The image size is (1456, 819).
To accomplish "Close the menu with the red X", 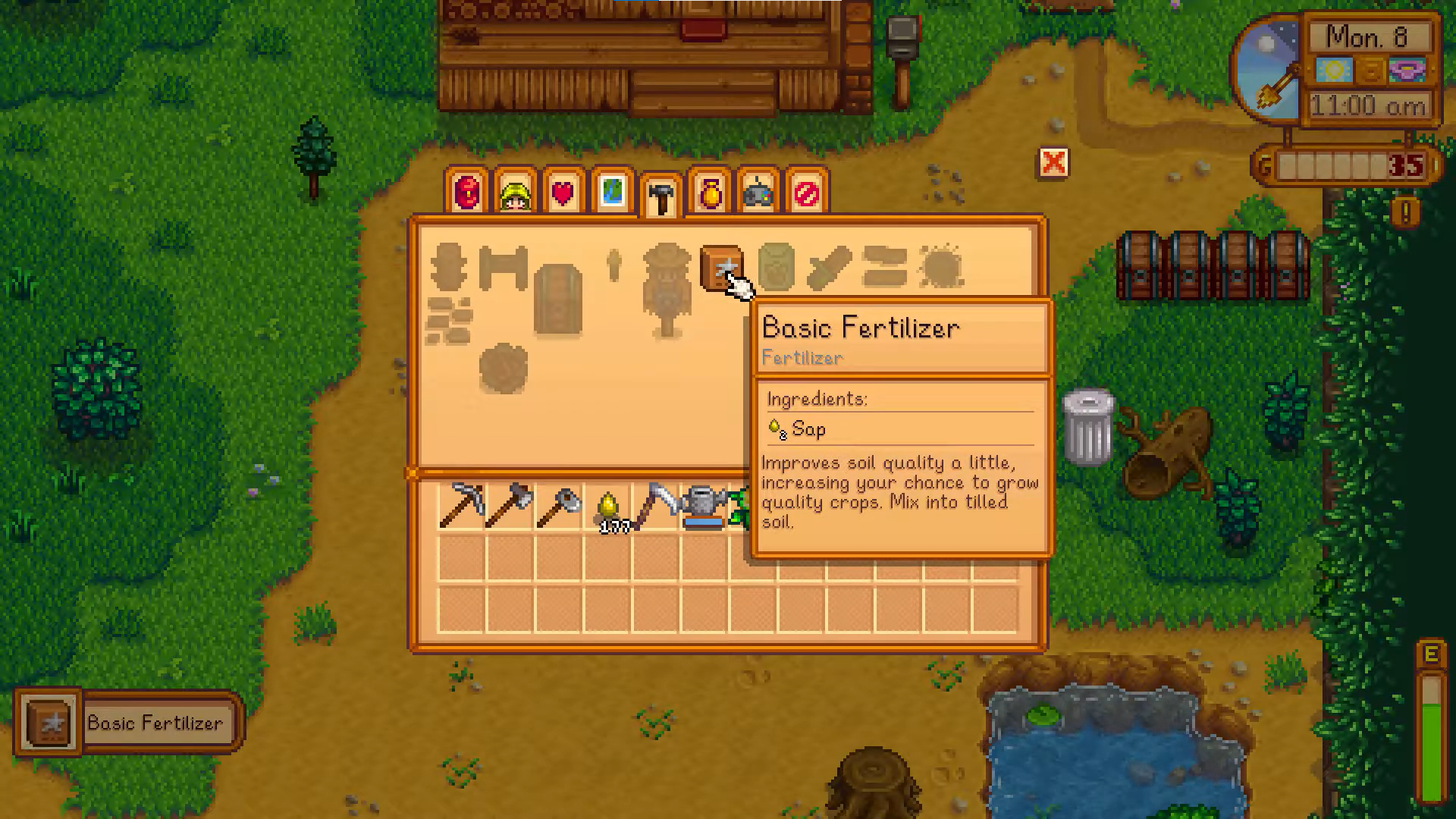I will point(1053,162).
